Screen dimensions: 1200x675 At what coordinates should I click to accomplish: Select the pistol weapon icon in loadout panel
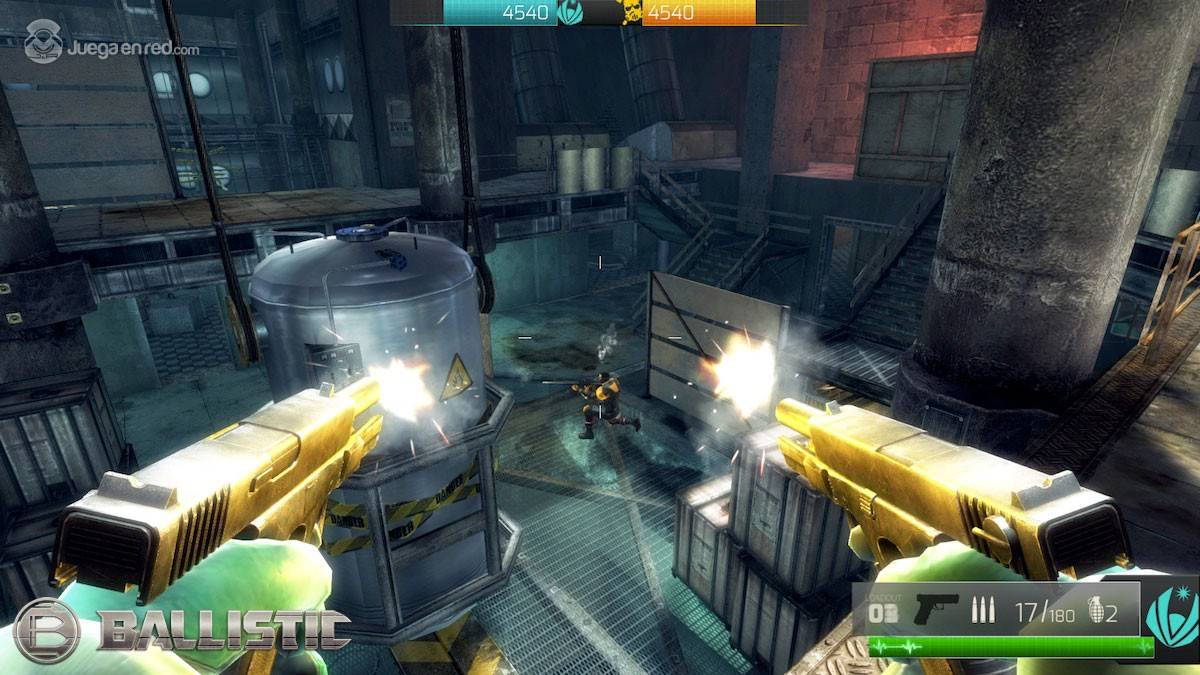click(x=935, y=608)
